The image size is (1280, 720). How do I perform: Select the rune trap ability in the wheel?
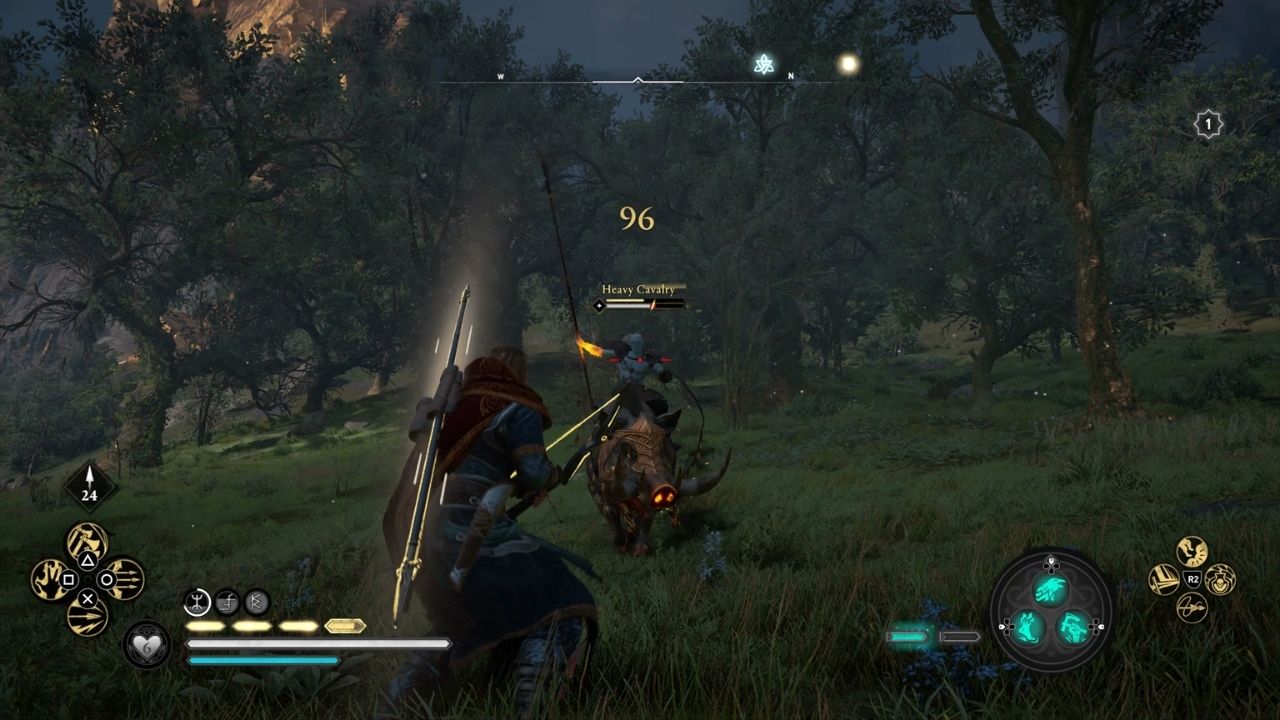1073,629
